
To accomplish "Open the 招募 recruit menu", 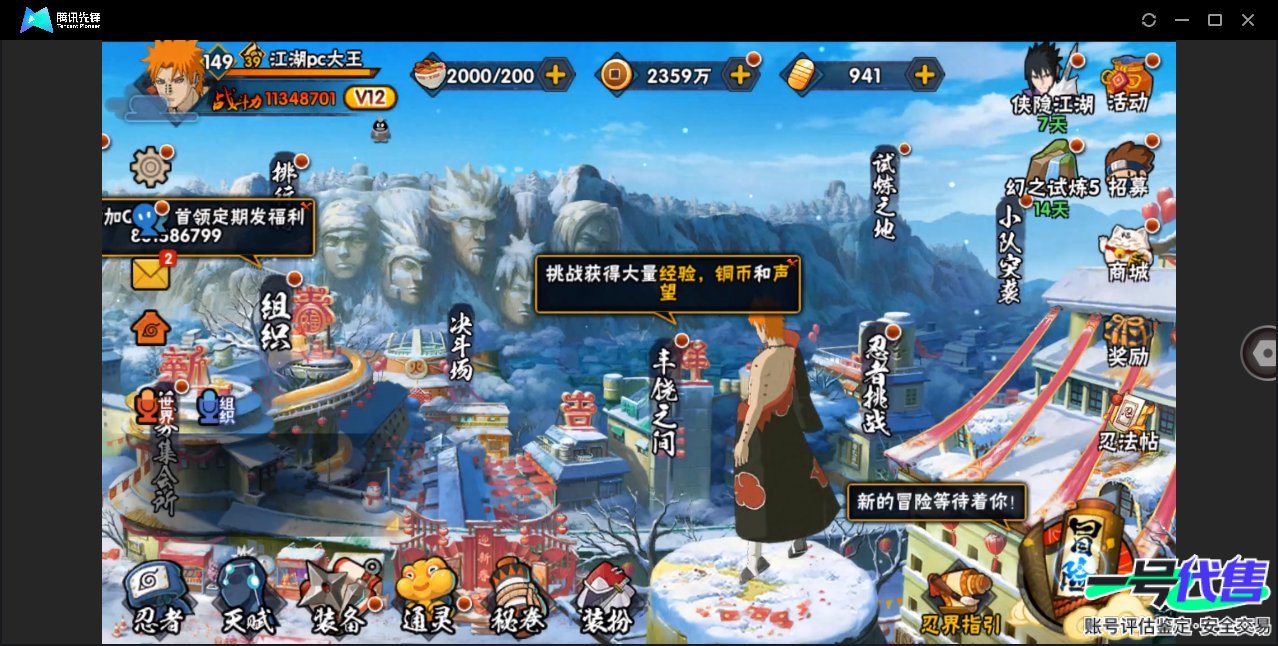I will coord(1128,170).
